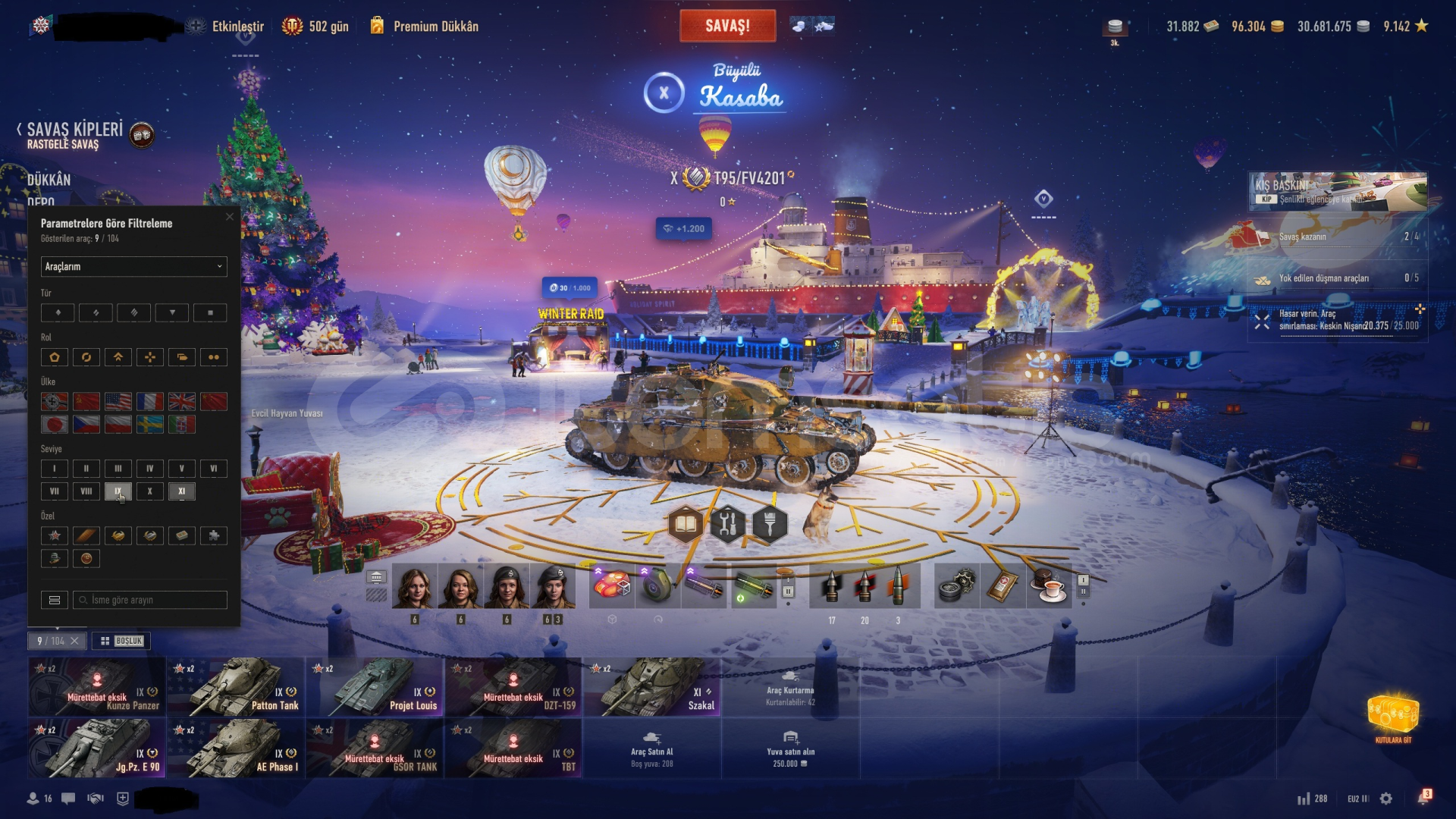Viewport: 1456px width, 819px height.
Task: Open the DÜKKÂN store menu
Action: tap(49, 180)
